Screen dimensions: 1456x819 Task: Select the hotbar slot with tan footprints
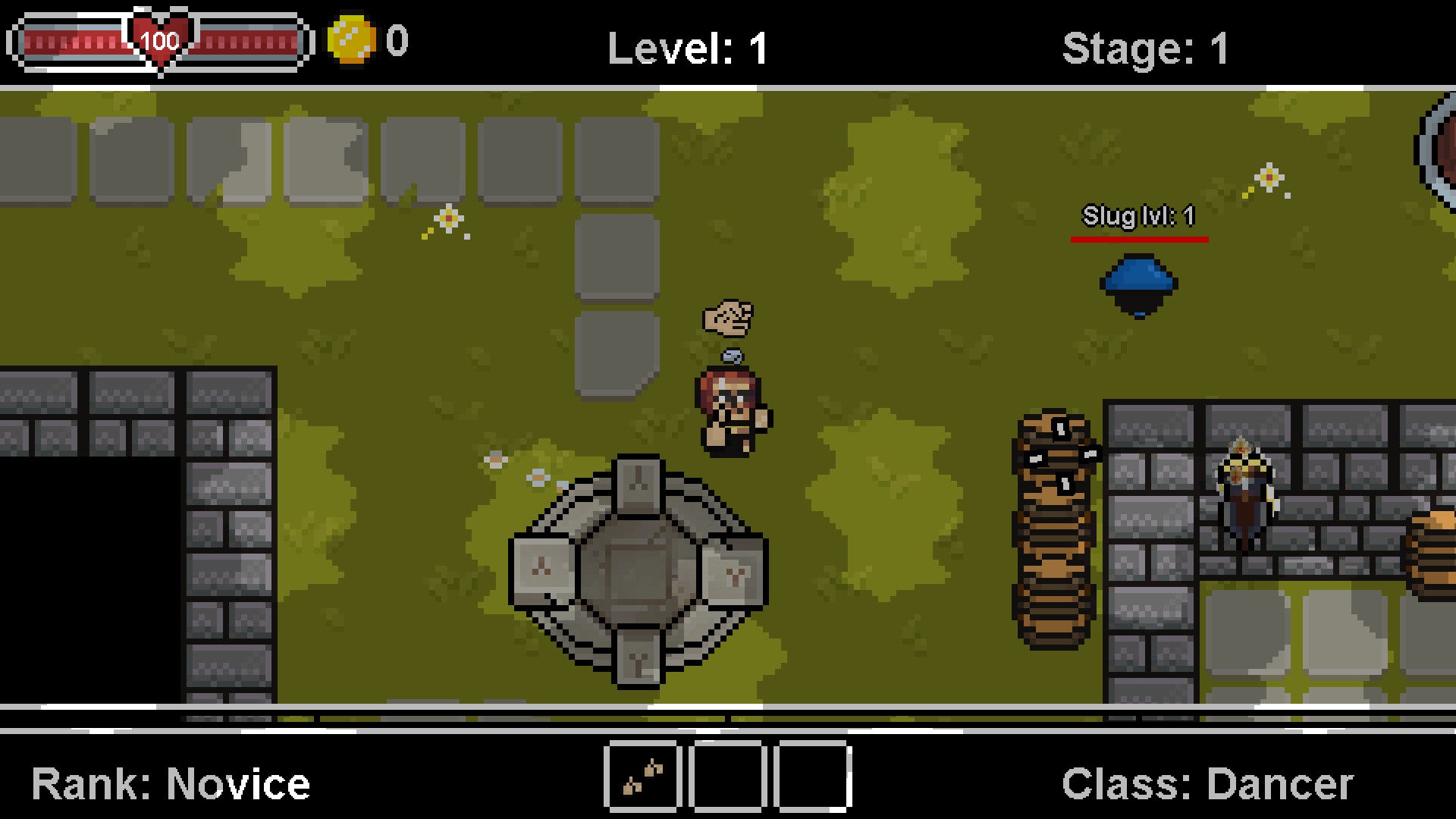642,778
